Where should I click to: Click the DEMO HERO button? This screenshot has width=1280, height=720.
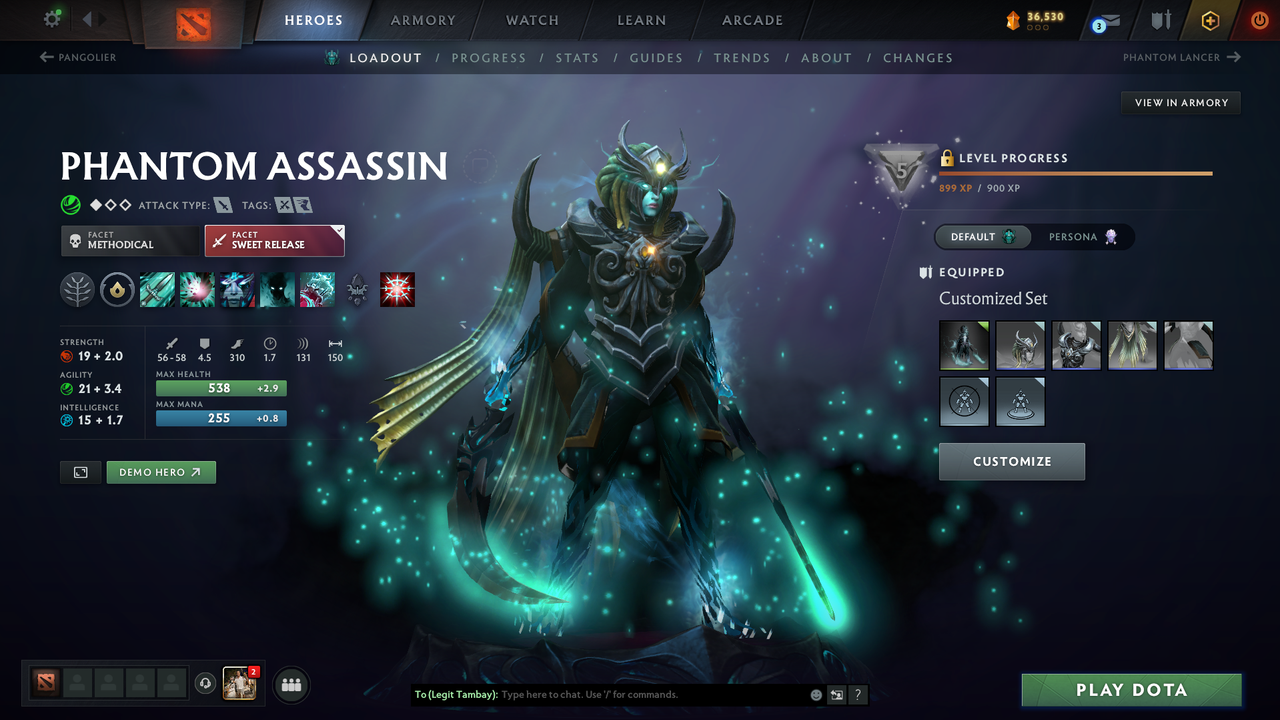160,471
